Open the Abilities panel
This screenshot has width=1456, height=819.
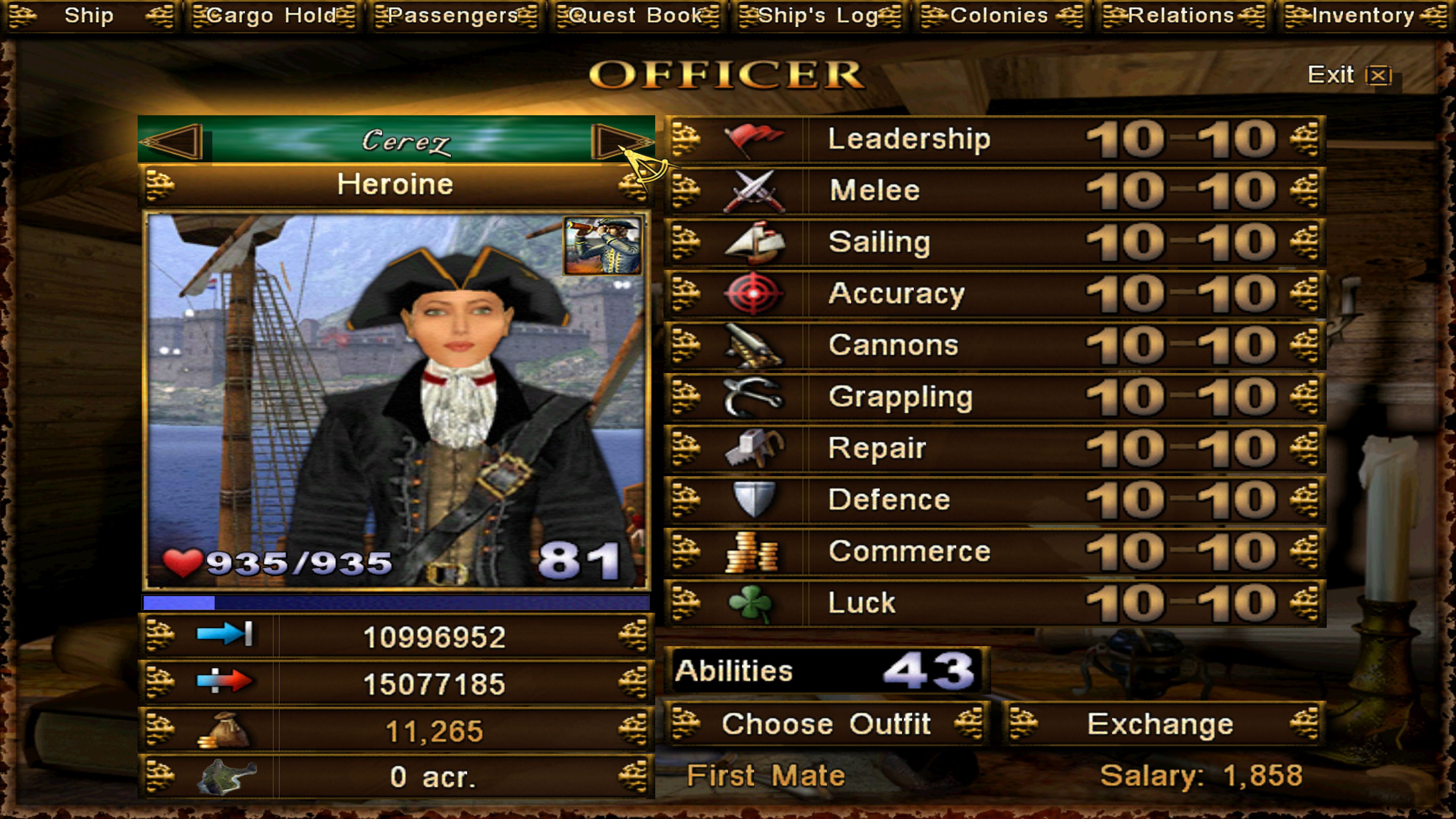pyautogui.click(x=825, y=671)
